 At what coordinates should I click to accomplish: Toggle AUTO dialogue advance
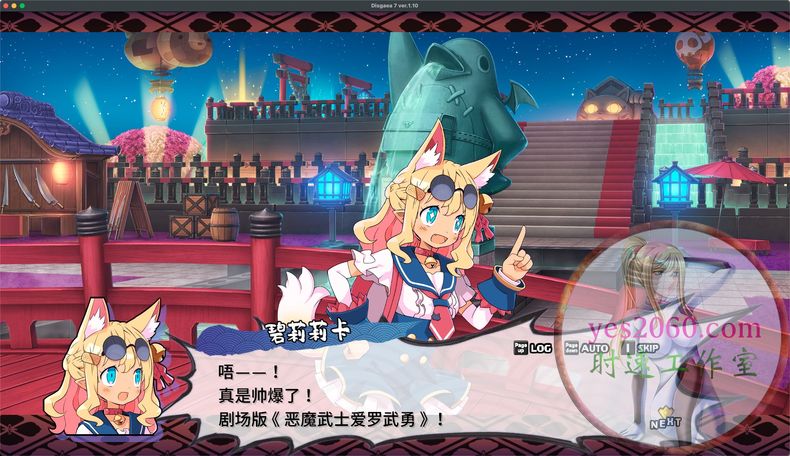(593, 348)
